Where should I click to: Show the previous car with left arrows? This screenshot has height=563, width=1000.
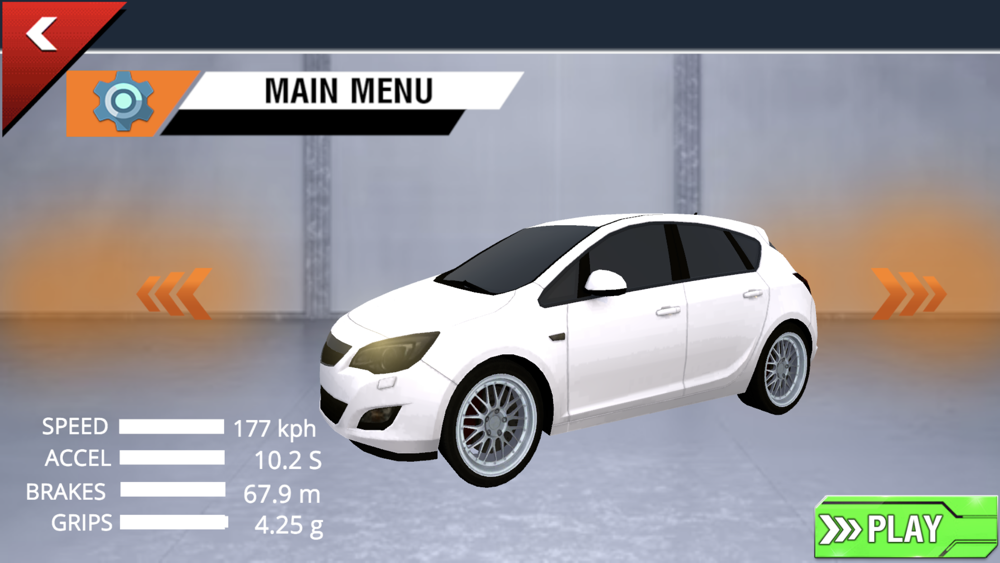pos(175,293)
